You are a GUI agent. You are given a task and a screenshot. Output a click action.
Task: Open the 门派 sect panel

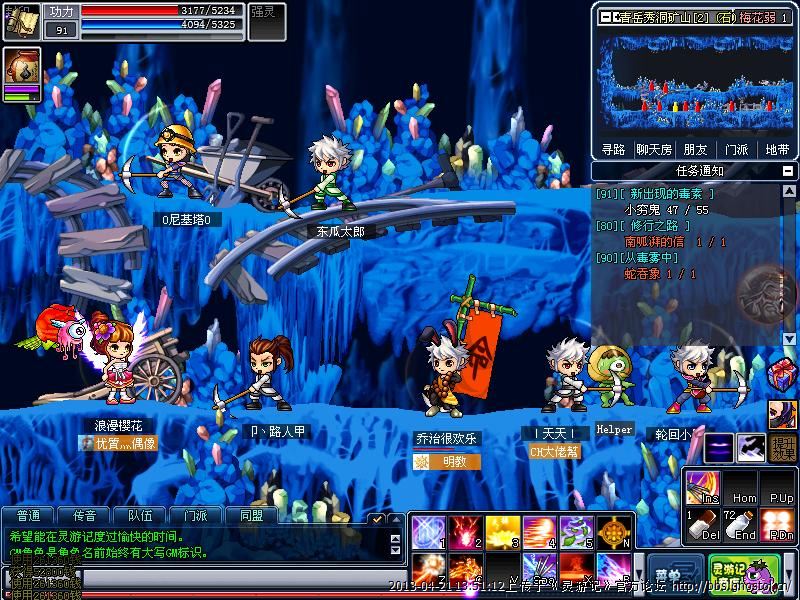click(x=736, y=150)
